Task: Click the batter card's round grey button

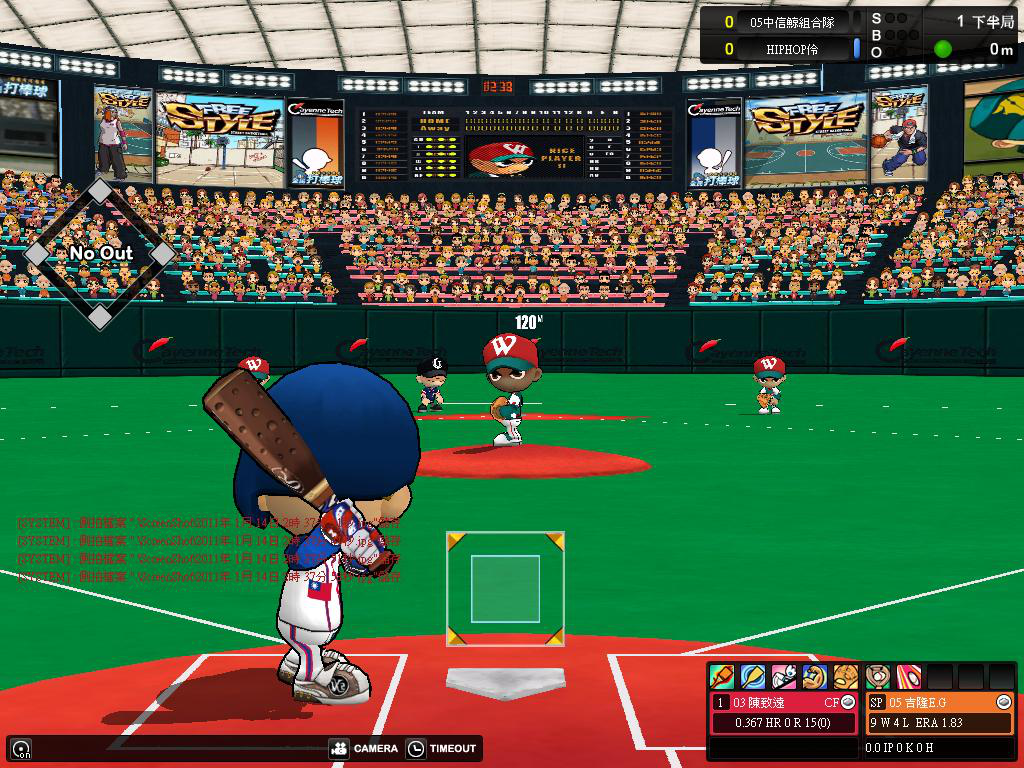Action: [848, 702]
